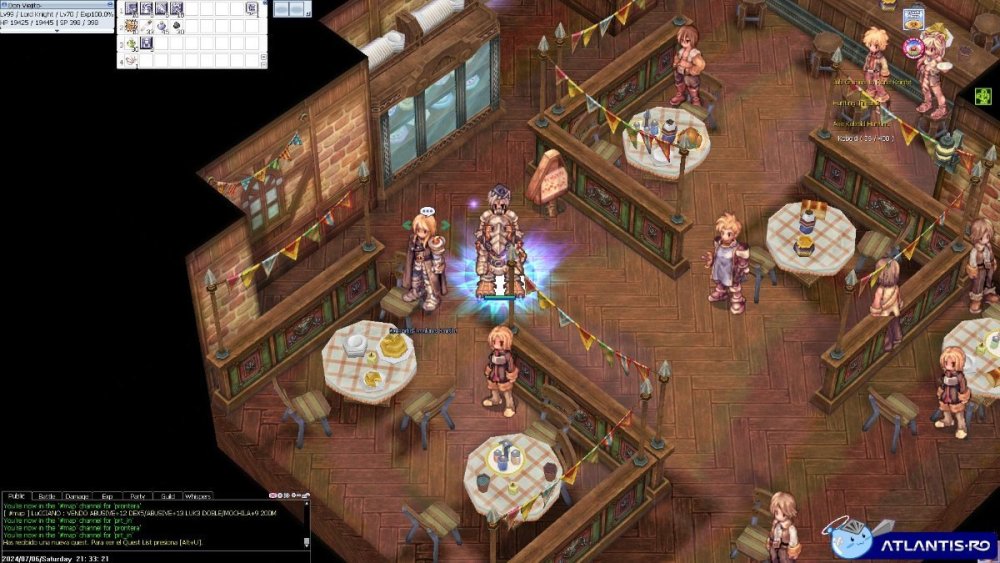Image resolution: width=1000 pixels, height=563 pixels.
Task: Select the Exp chat tab
Action: [x=107, y=496]
